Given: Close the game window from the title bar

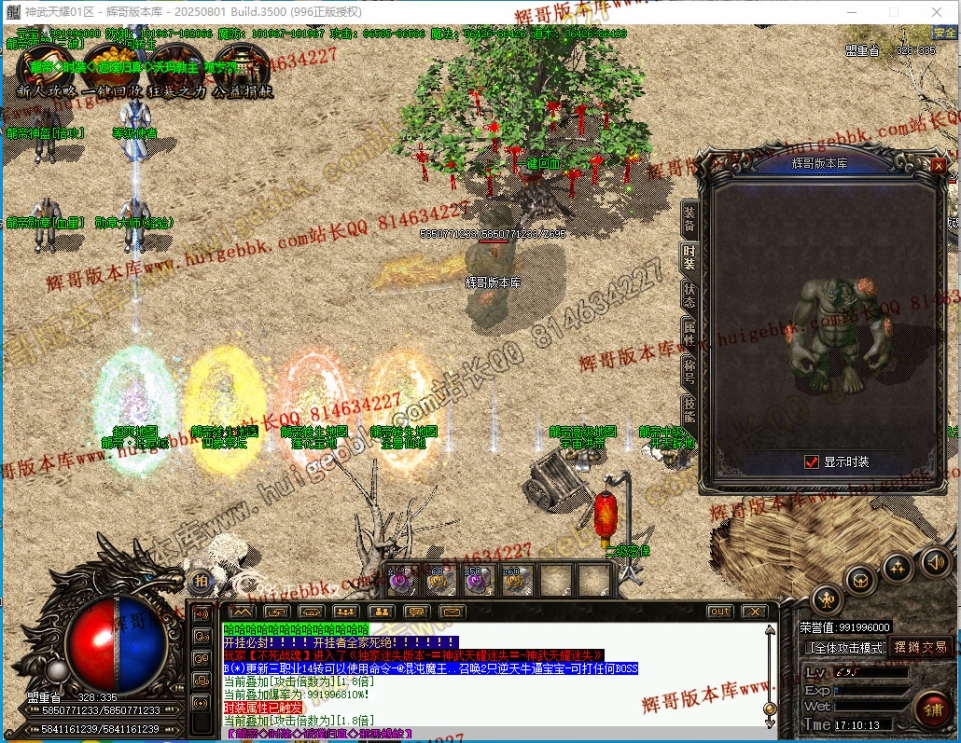Looking at the screenshot, I should pyautogui.click(x=938, y=12).
